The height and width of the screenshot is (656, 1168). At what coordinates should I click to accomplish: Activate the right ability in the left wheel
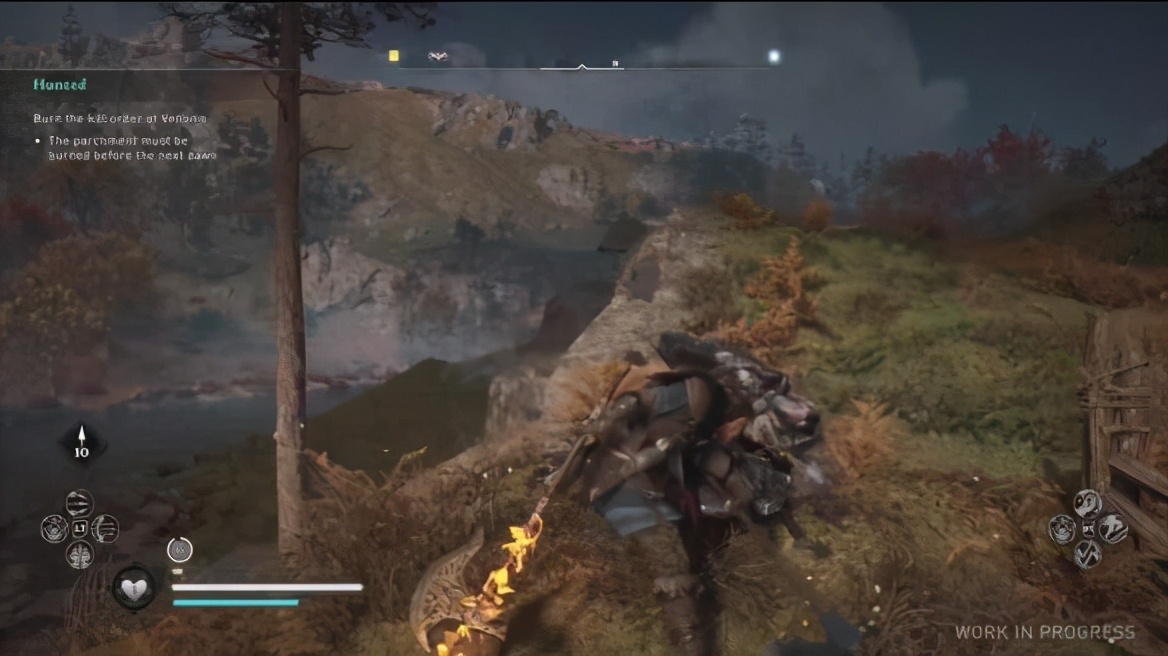pyautogui.click(x=104, y=528)
